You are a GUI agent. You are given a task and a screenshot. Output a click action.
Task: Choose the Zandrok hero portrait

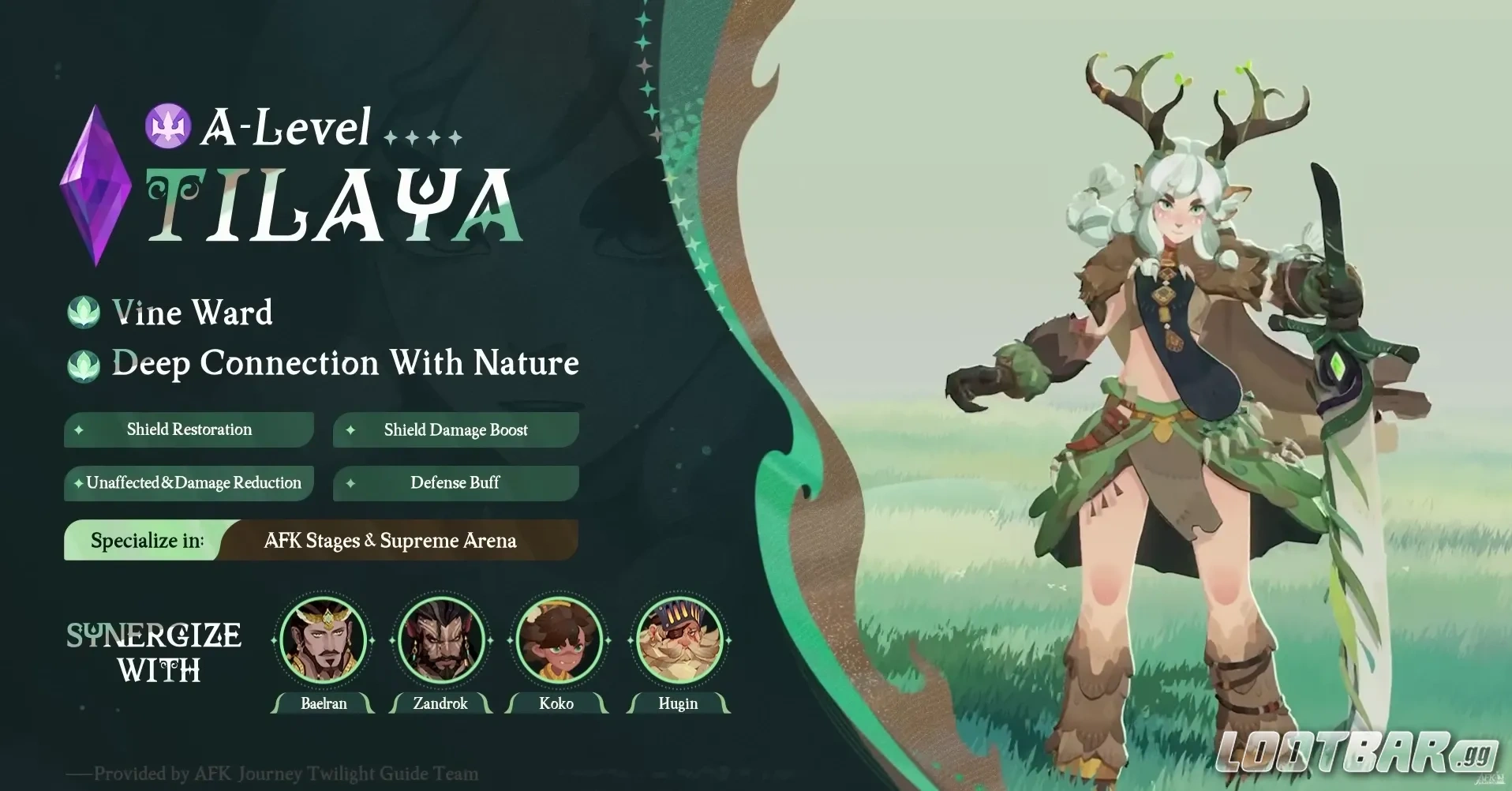click(440, 640)
